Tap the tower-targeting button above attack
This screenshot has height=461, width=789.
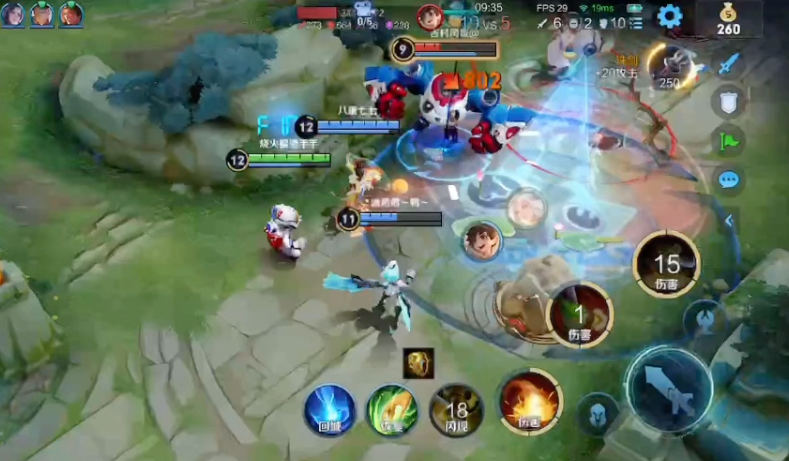pyautogui.click(x=705, y=319)
